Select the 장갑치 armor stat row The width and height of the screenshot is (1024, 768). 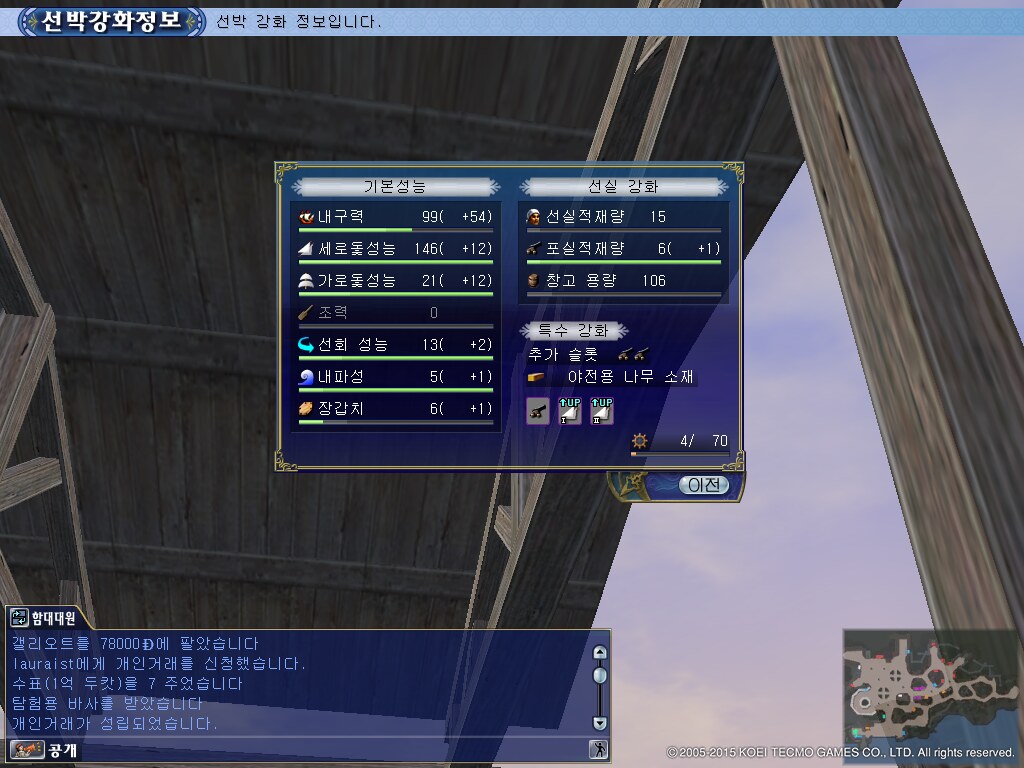pos(394,409)
